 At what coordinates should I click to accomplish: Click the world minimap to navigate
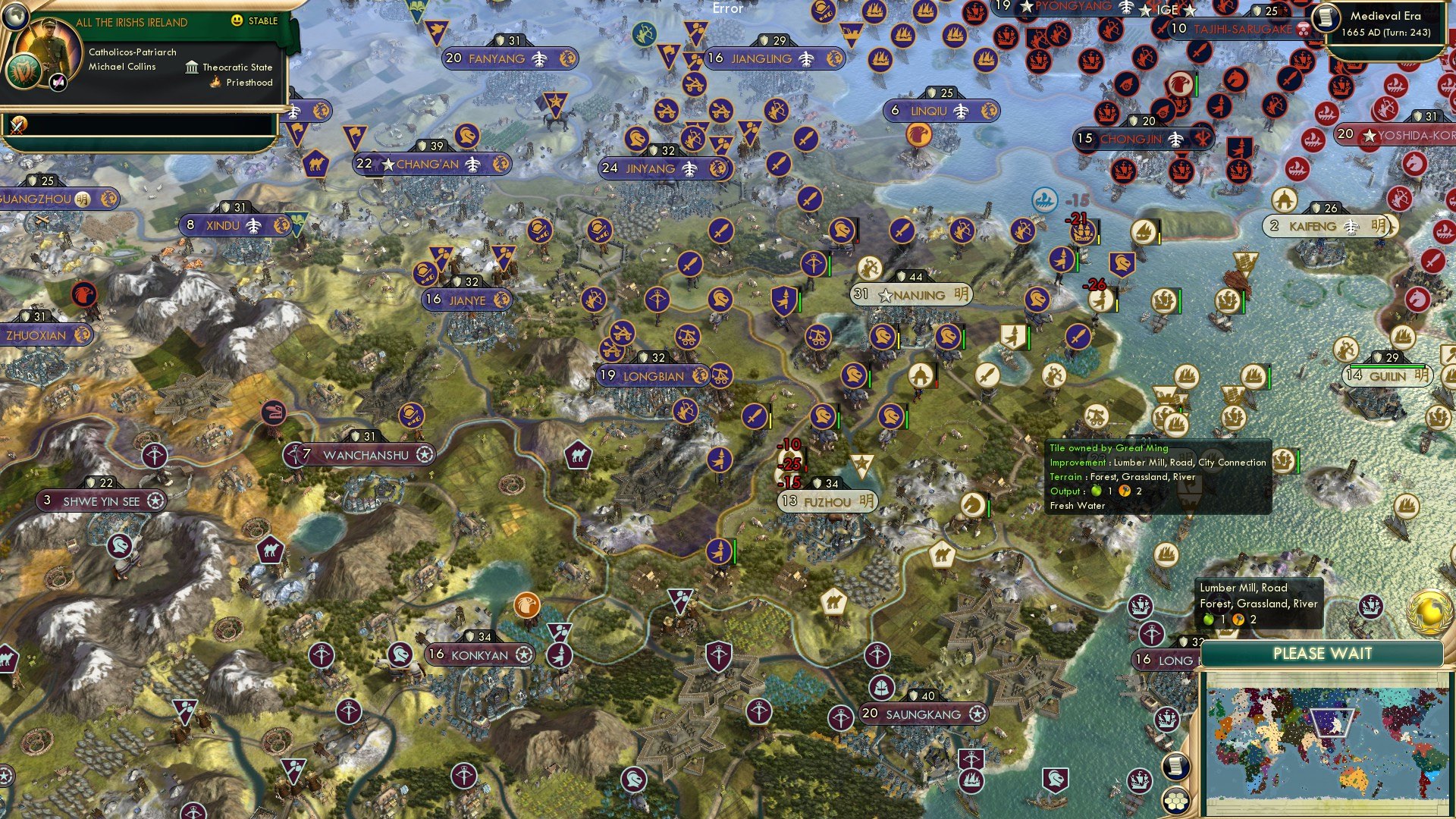[x=1327, y=743]
